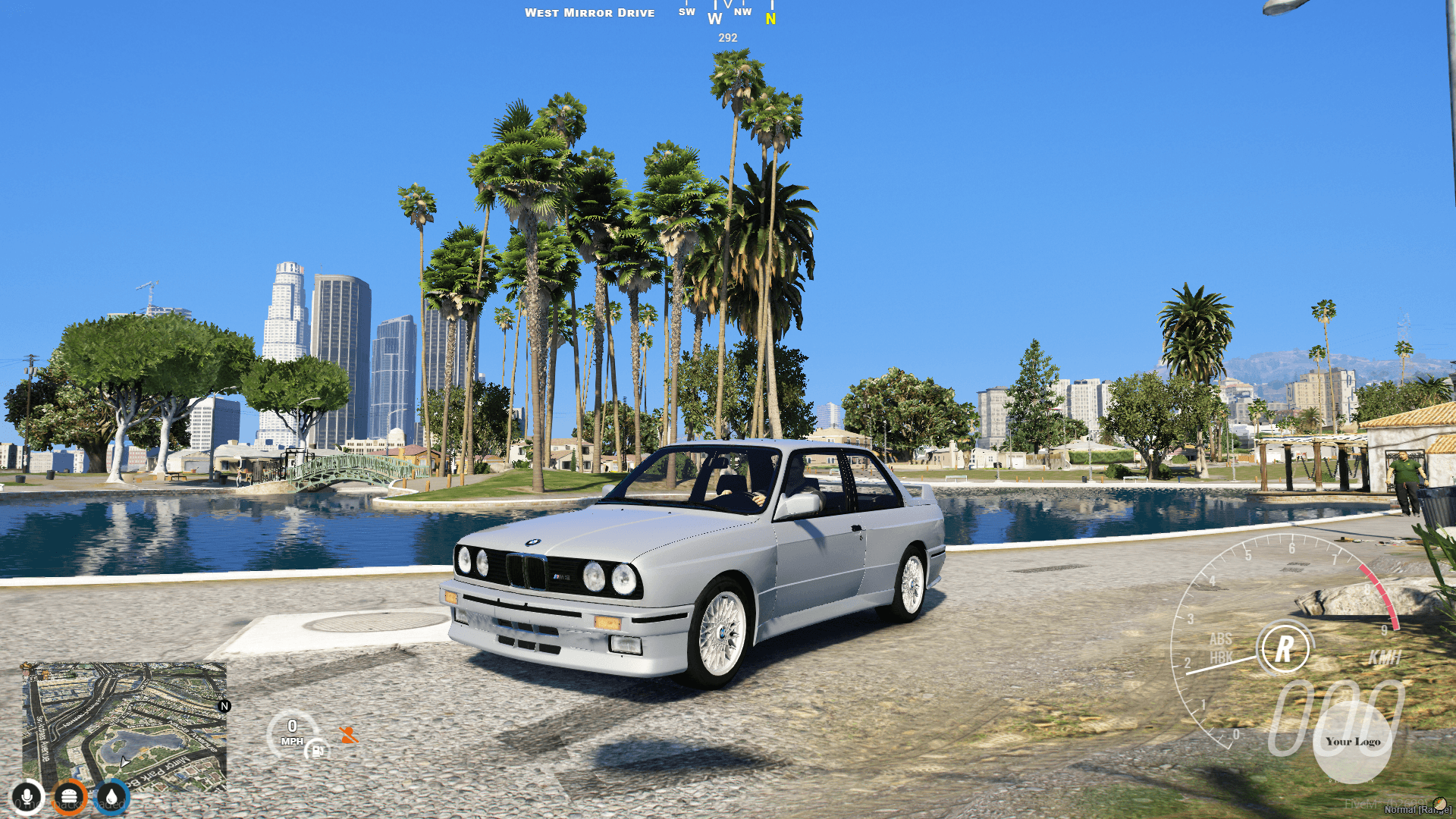Open the compass heading 292 display
Screen dimensions: 1456x819
[x=726, y=36]
